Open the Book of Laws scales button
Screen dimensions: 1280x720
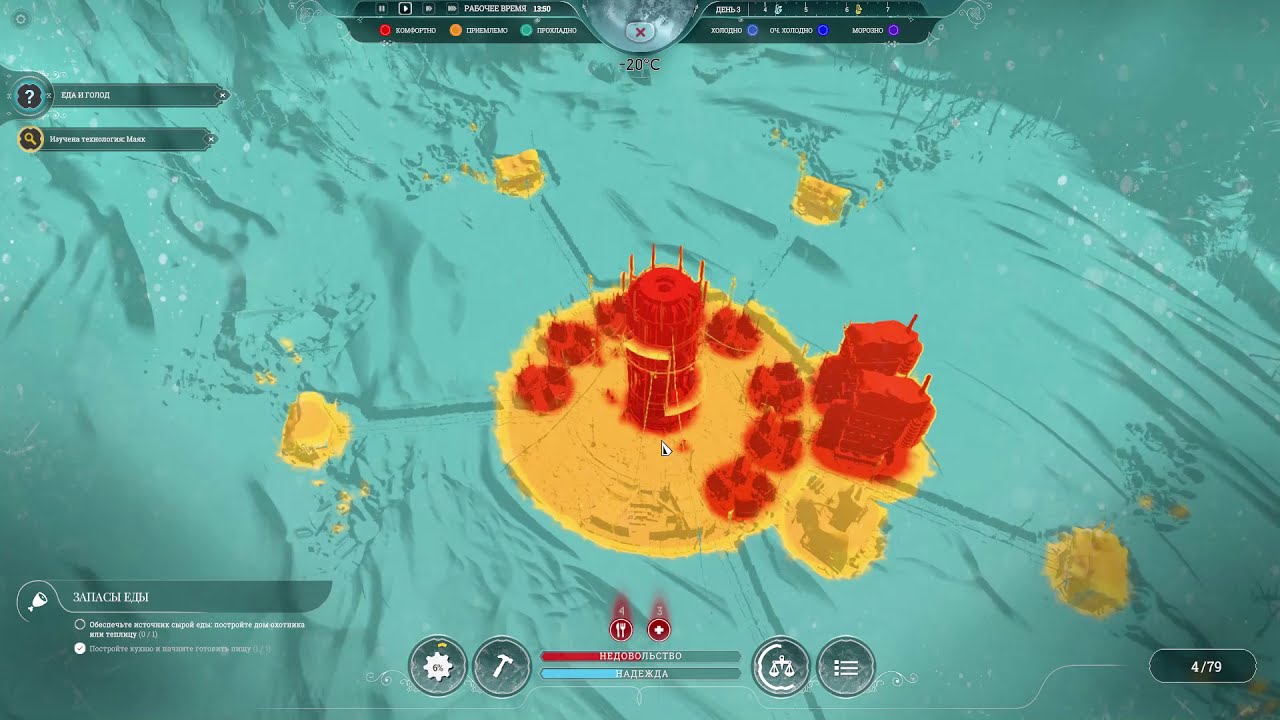[x=781, y=666]
